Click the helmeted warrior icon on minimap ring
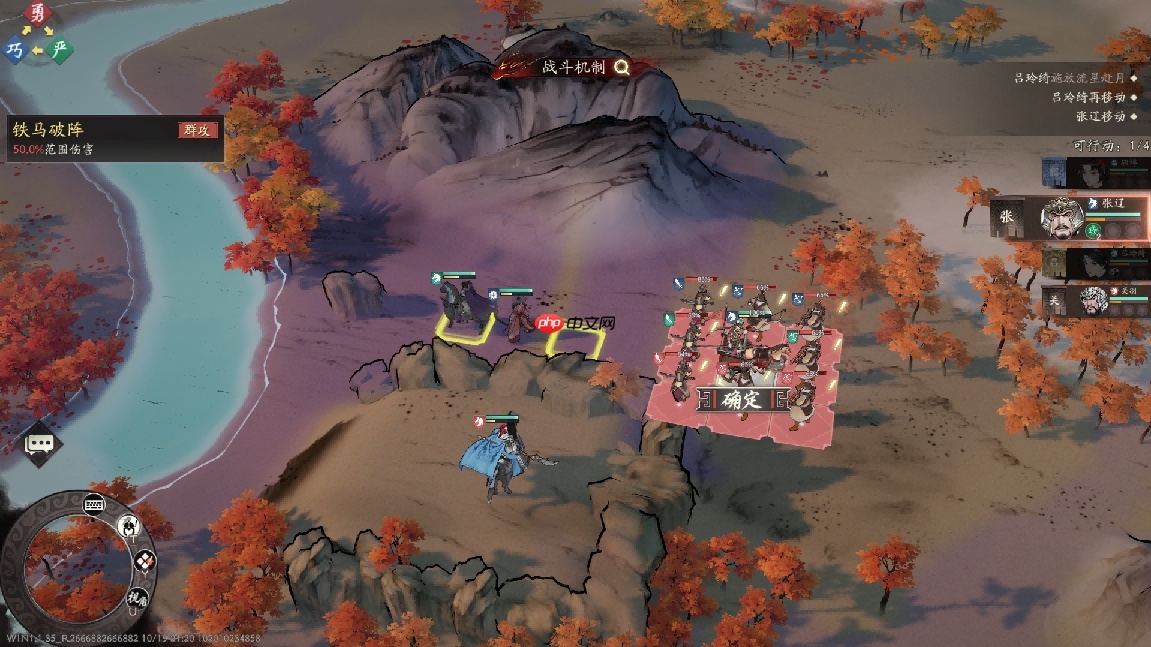 (129, 525)
